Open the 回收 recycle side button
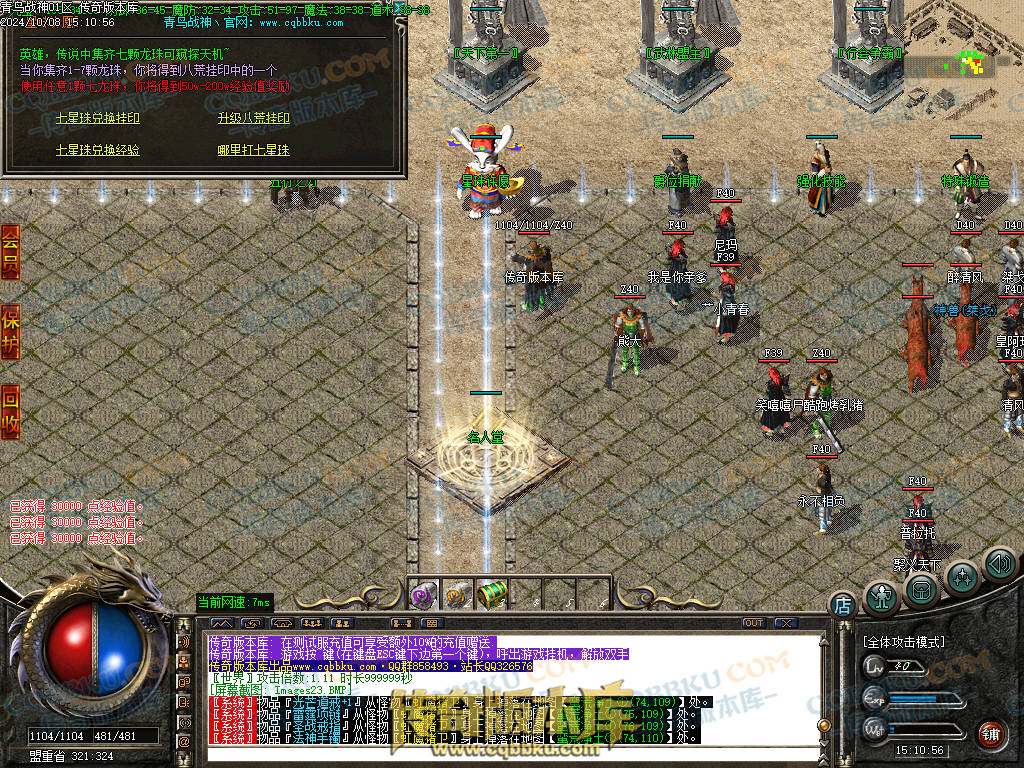This screenshot has width=1024, height=768. coord(10,411)
